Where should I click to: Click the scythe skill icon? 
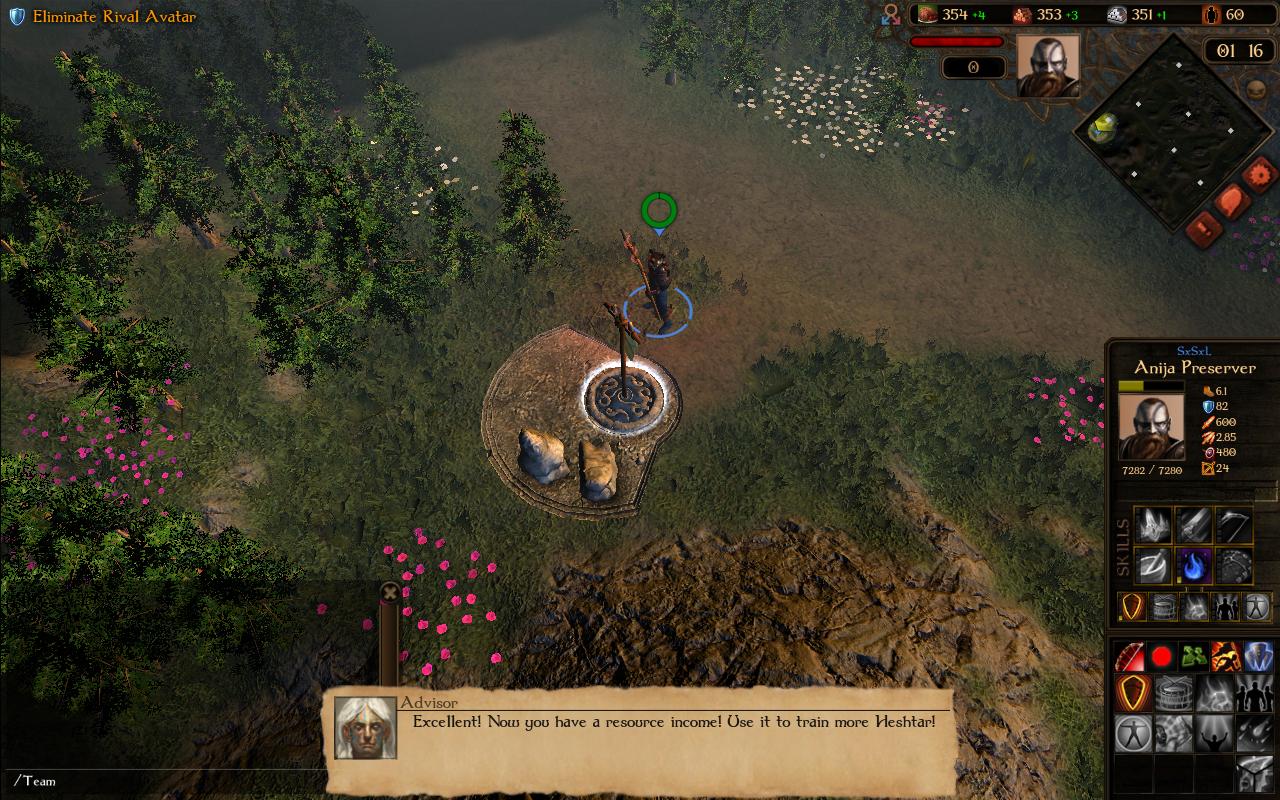click(1233, 525)
